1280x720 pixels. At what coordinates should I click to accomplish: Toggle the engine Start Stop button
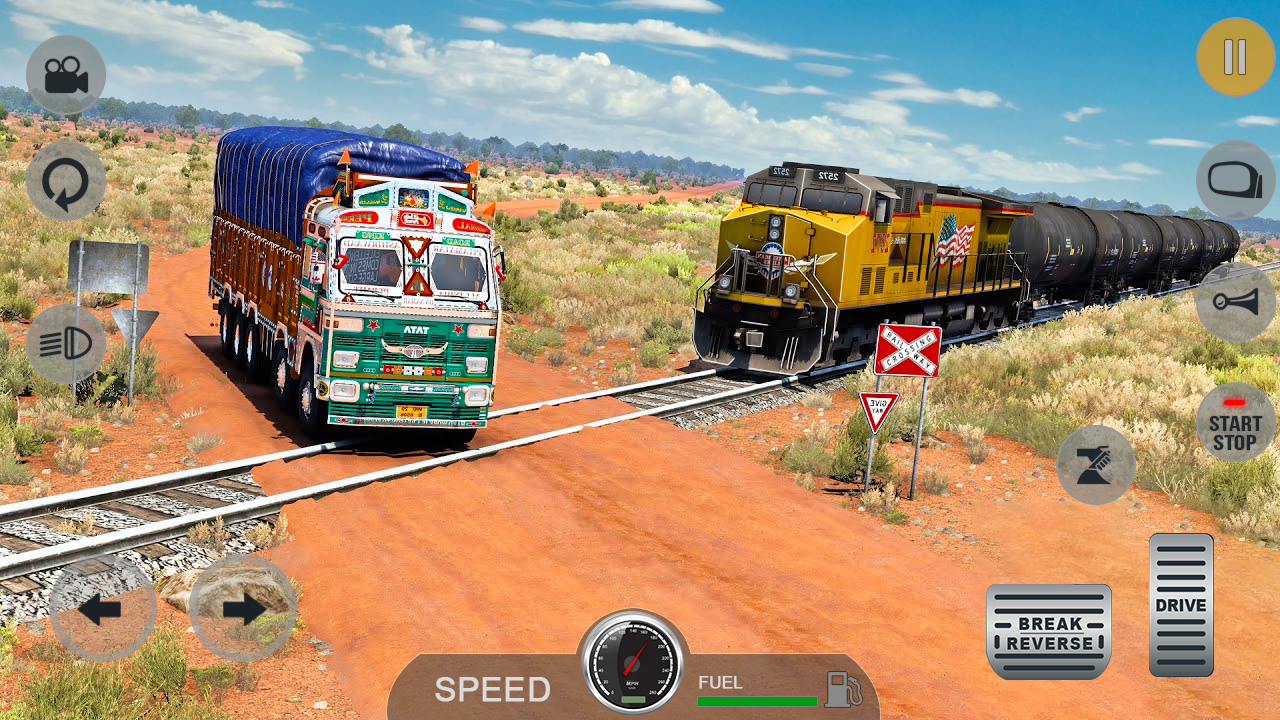click(1235, 423)
